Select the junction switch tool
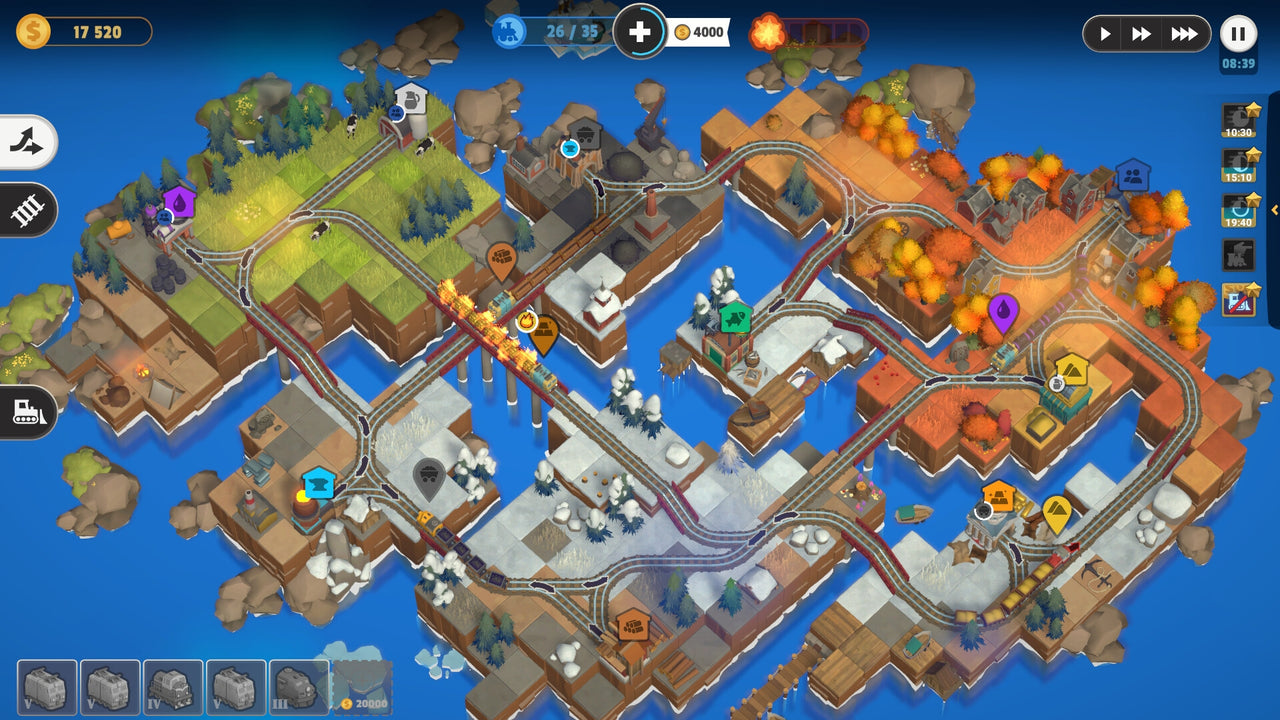 27,142
